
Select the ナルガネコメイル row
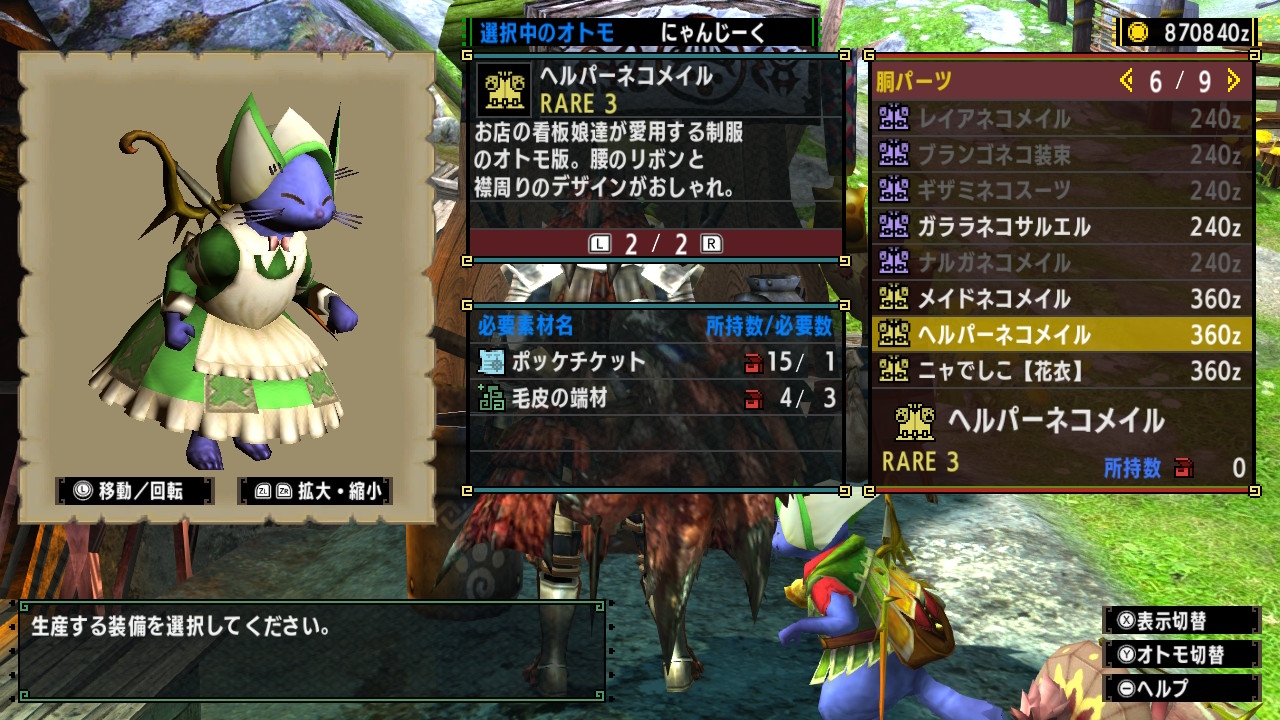(1060, 263)
